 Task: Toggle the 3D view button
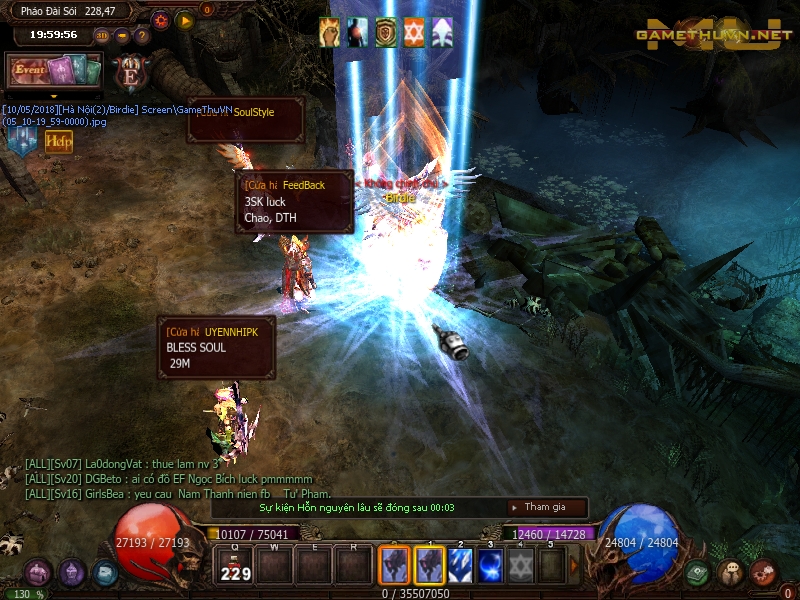(102, 35)
